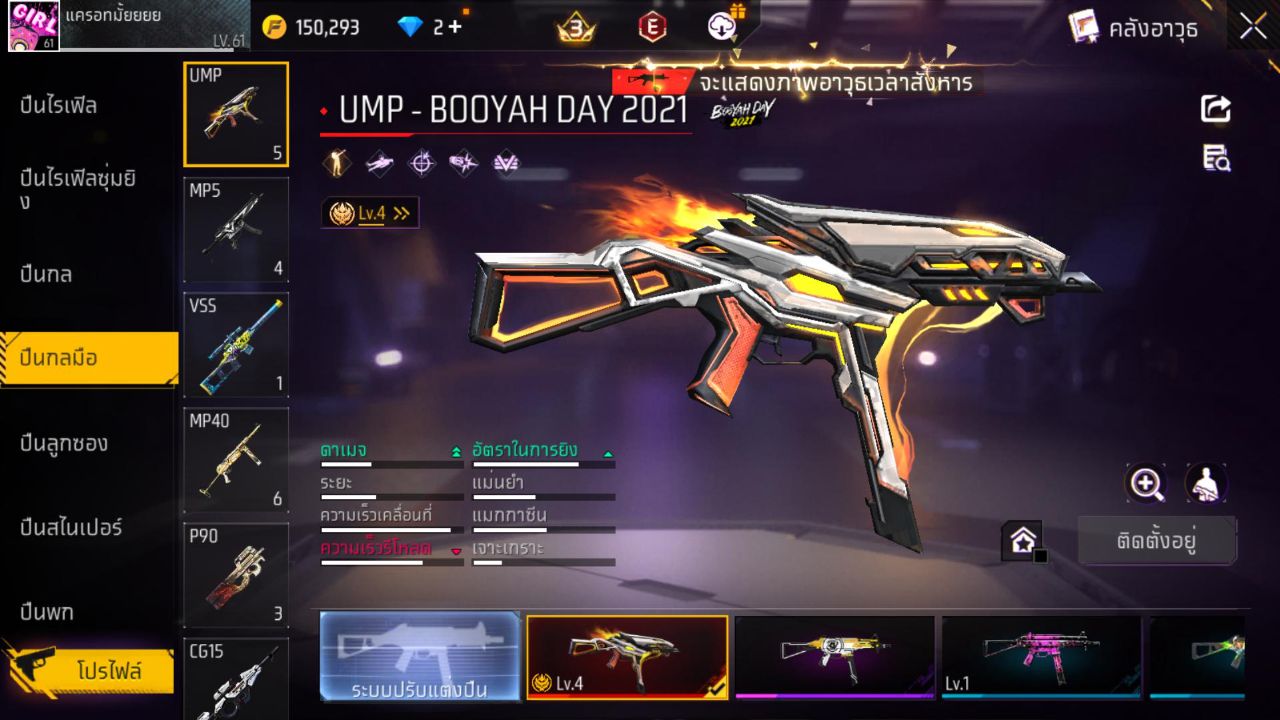
Task: Click the red hexagonal E badge
Action: coord(653,27)
